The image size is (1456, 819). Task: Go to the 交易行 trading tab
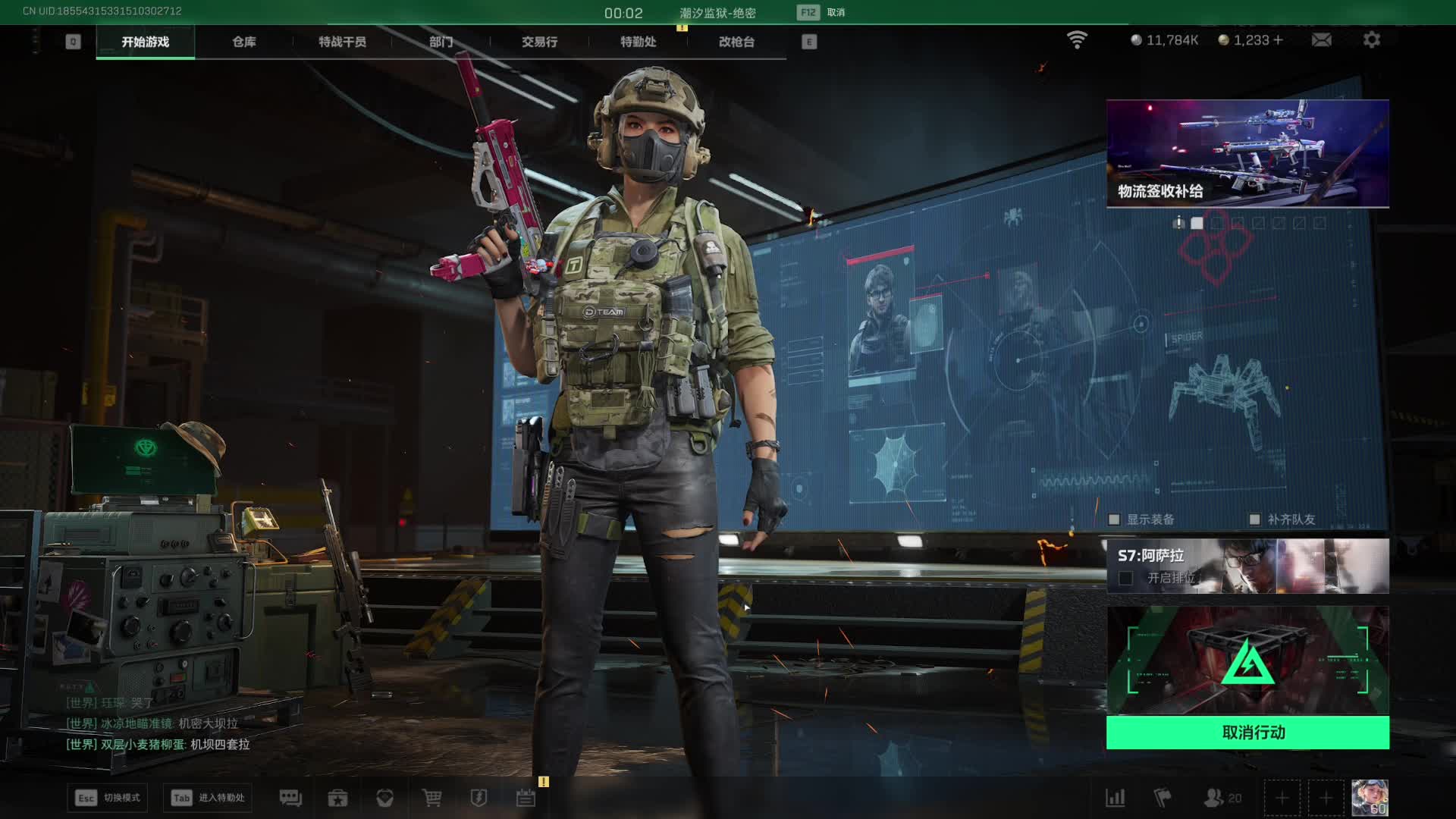(x=539, y=42)
